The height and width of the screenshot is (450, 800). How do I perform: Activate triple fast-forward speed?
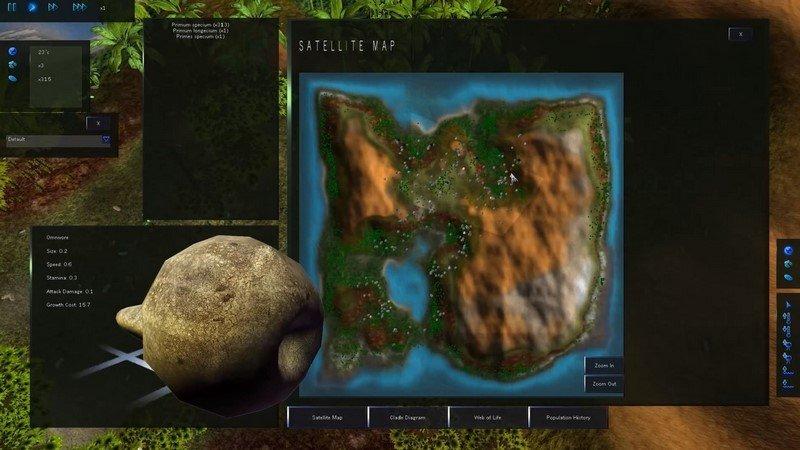pyautogui.click(x=80, y=7)
